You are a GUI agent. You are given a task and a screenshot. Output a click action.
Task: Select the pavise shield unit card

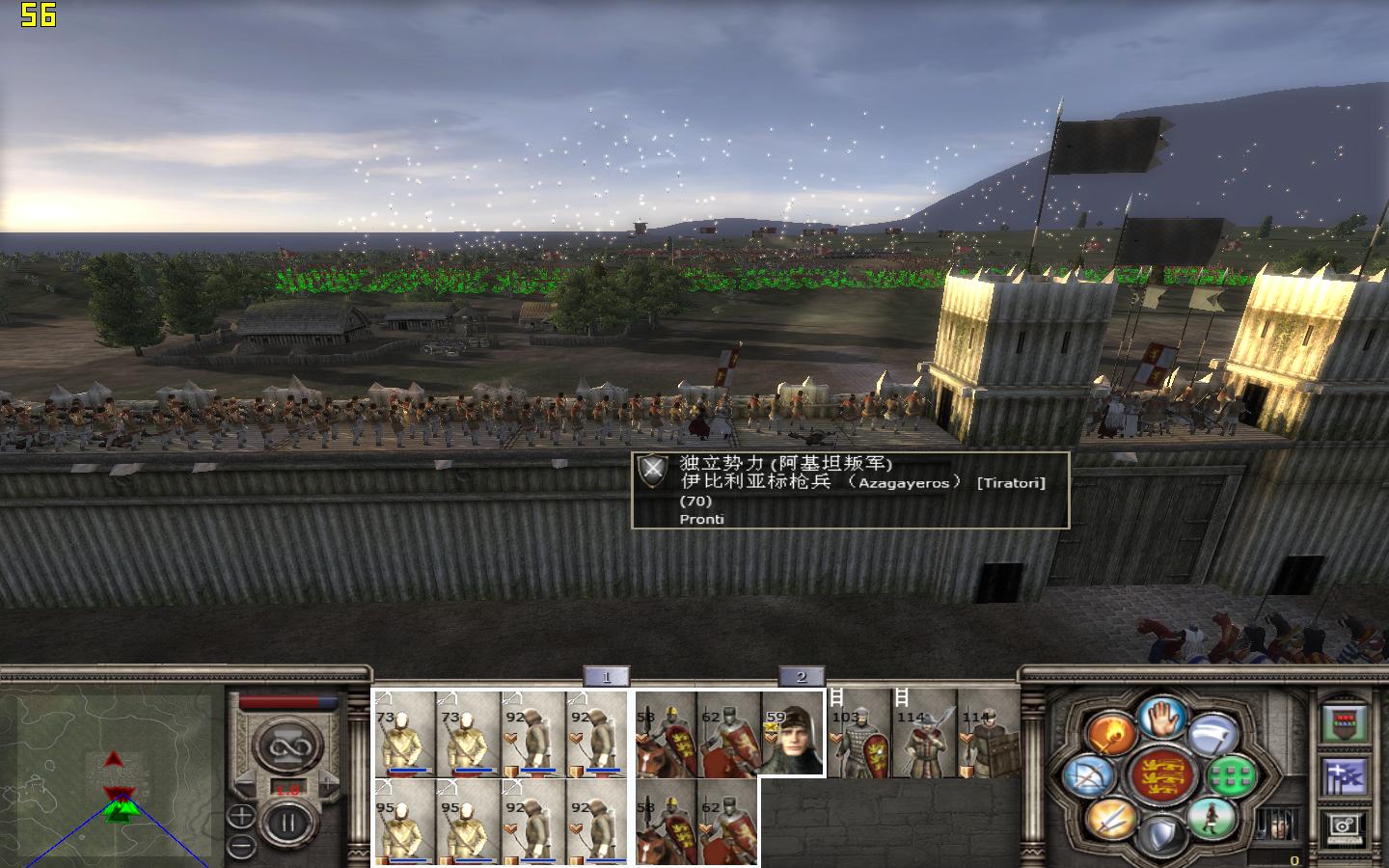click(x=990, y=733)
